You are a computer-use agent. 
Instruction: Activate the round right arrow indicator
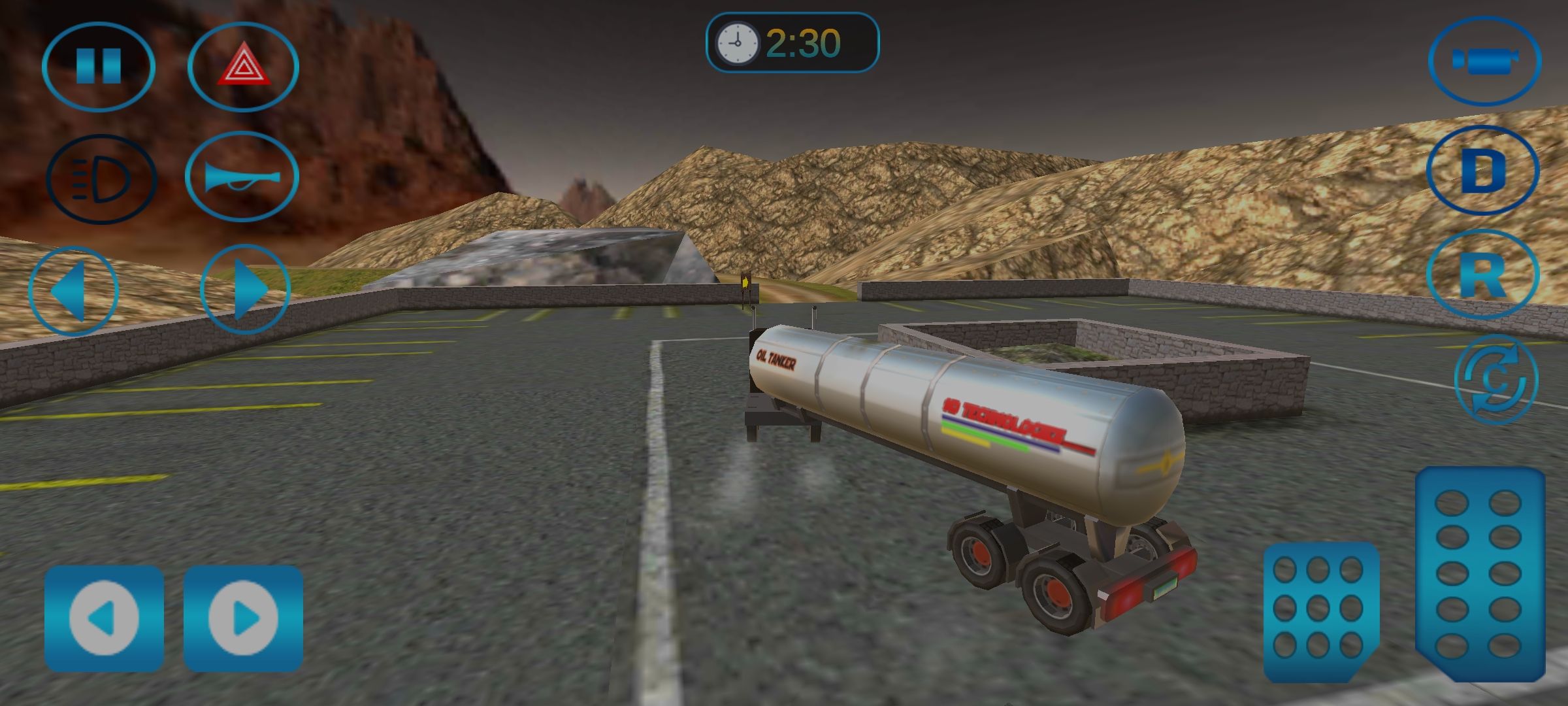coord(245,290)
